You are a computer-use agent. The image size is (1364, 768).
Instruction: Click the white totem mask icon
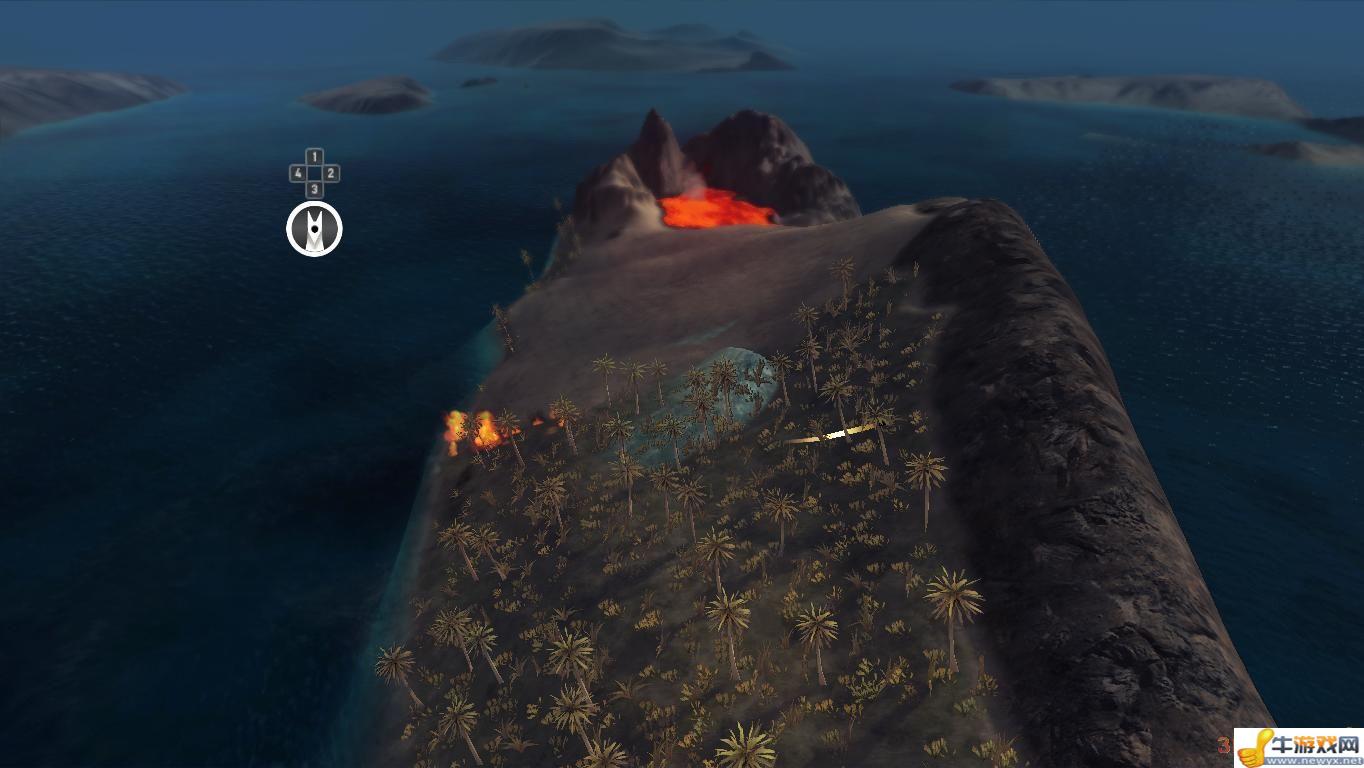pyautogui.click(x=314, y=229)
